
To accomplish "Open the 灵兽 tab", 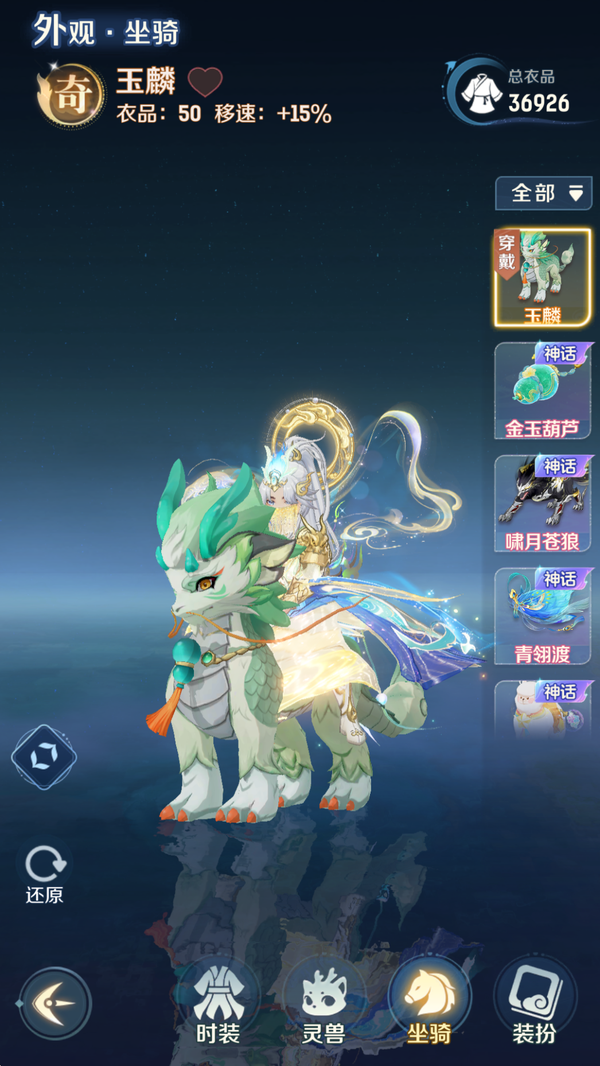I will (x=323, y=1002).
